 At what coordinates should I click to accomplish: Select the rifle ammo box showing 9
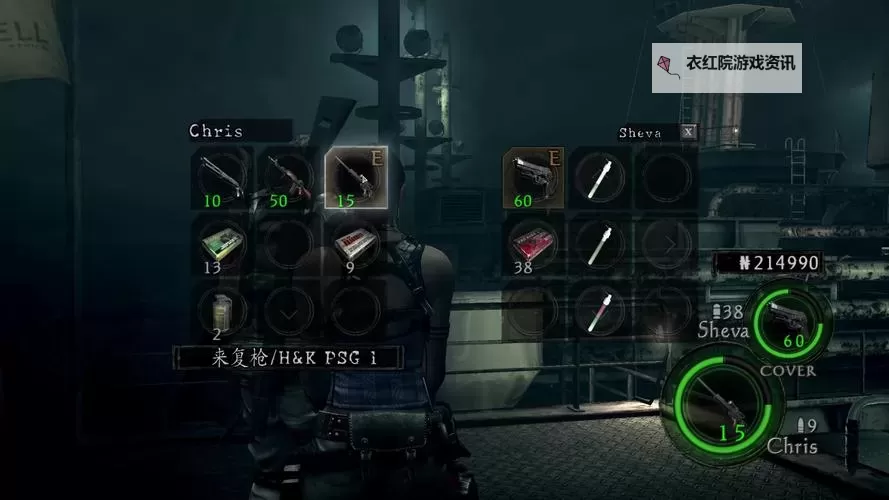[x=356, y=243]
